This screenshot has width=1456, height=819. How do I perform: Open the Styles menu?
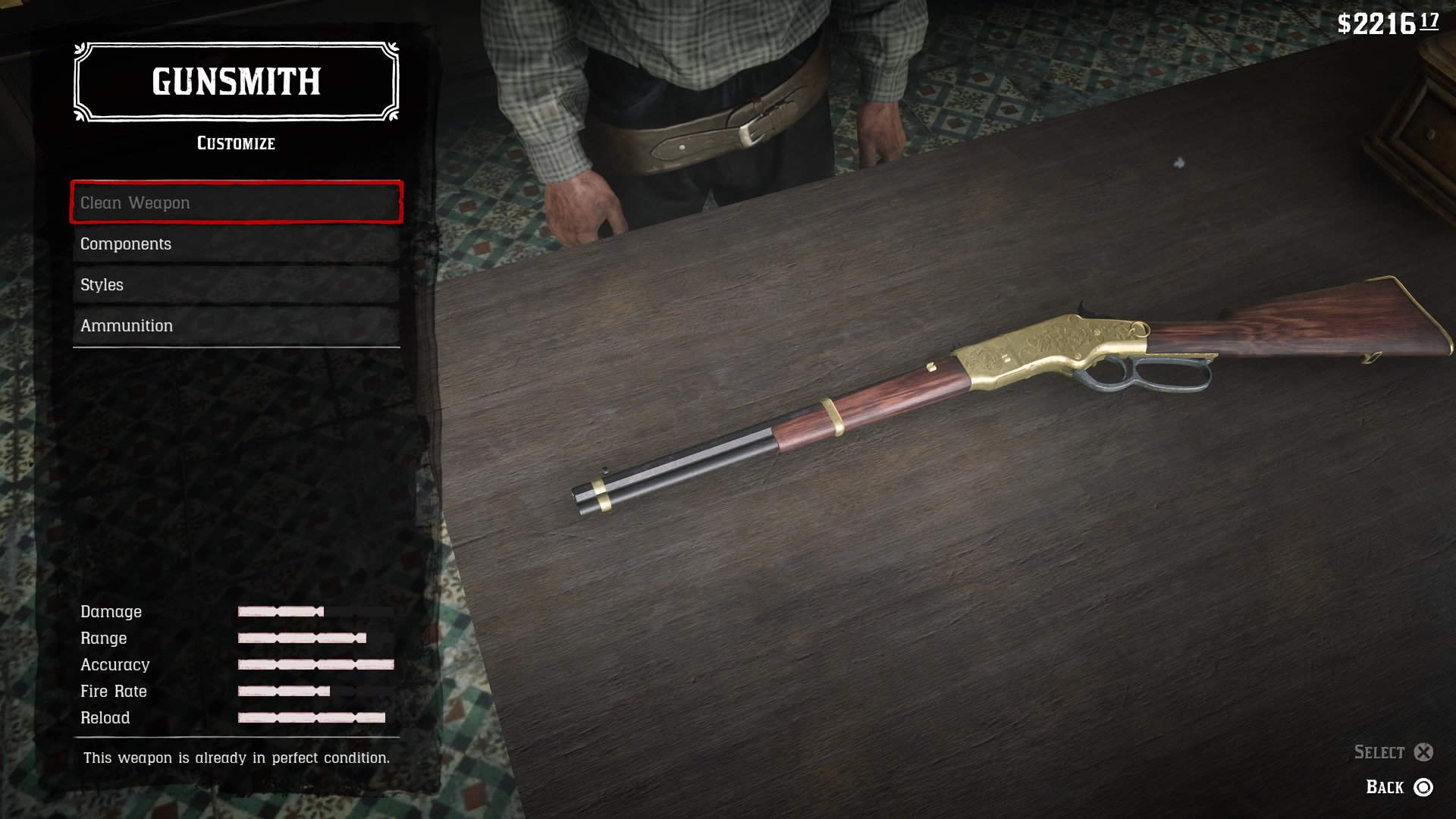(x=235, y=284)
